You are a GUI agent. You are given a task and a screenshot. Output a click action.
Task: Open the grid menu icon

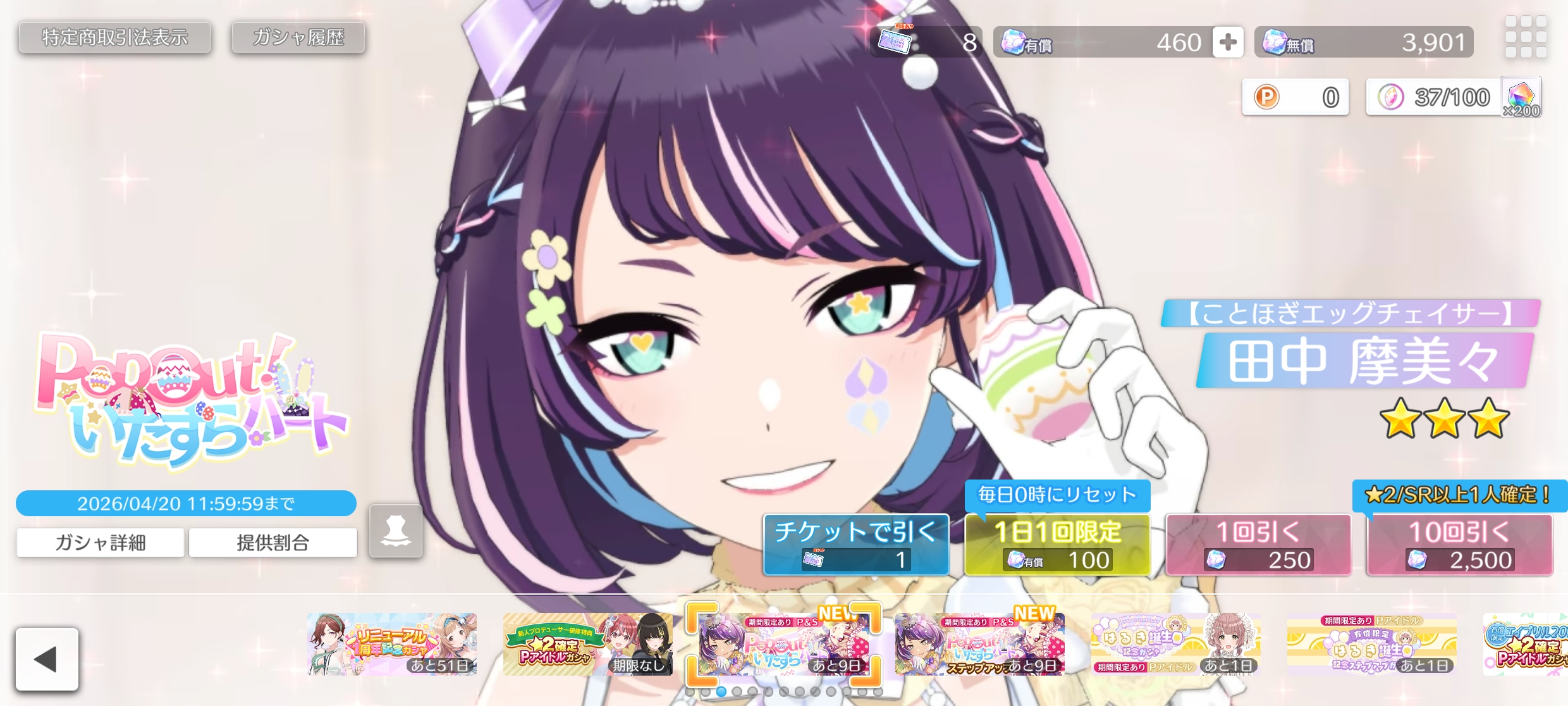1525,37
